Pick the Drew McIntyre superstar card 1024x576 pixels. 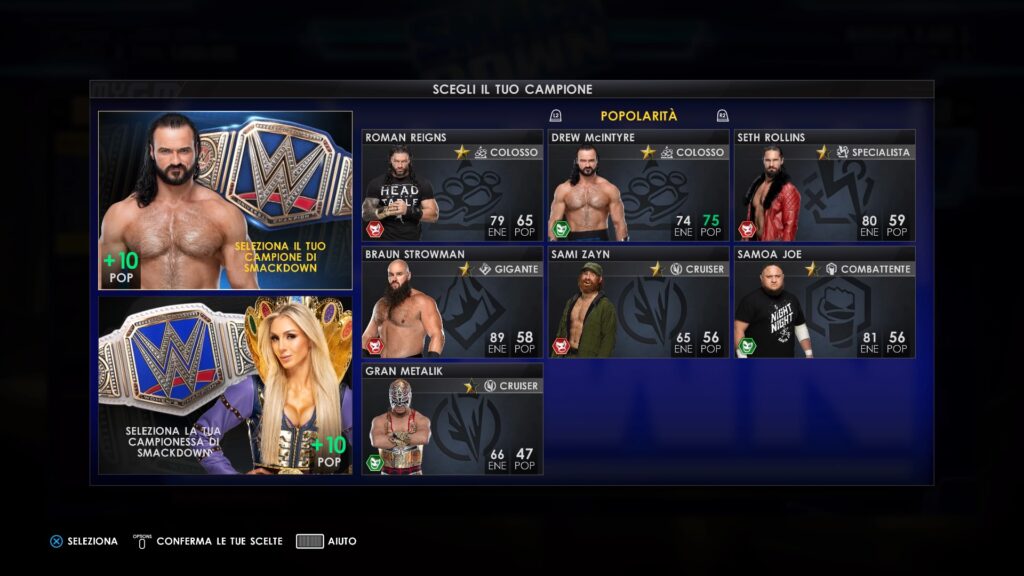pyautogui.click(x=638, y=186)
